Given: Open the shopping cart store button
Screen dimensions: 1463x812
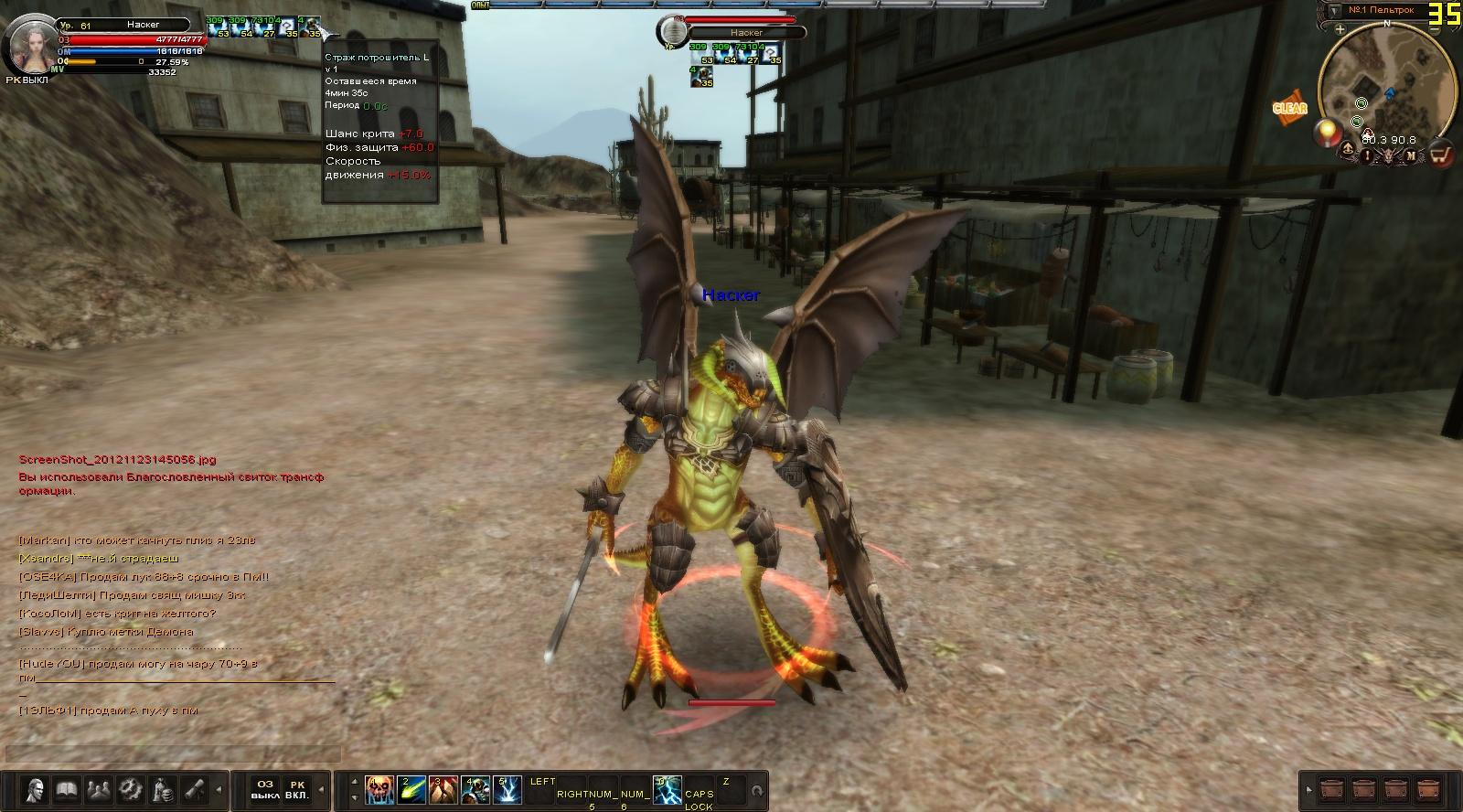Looking at the screenshot, I should point(1440,155).
